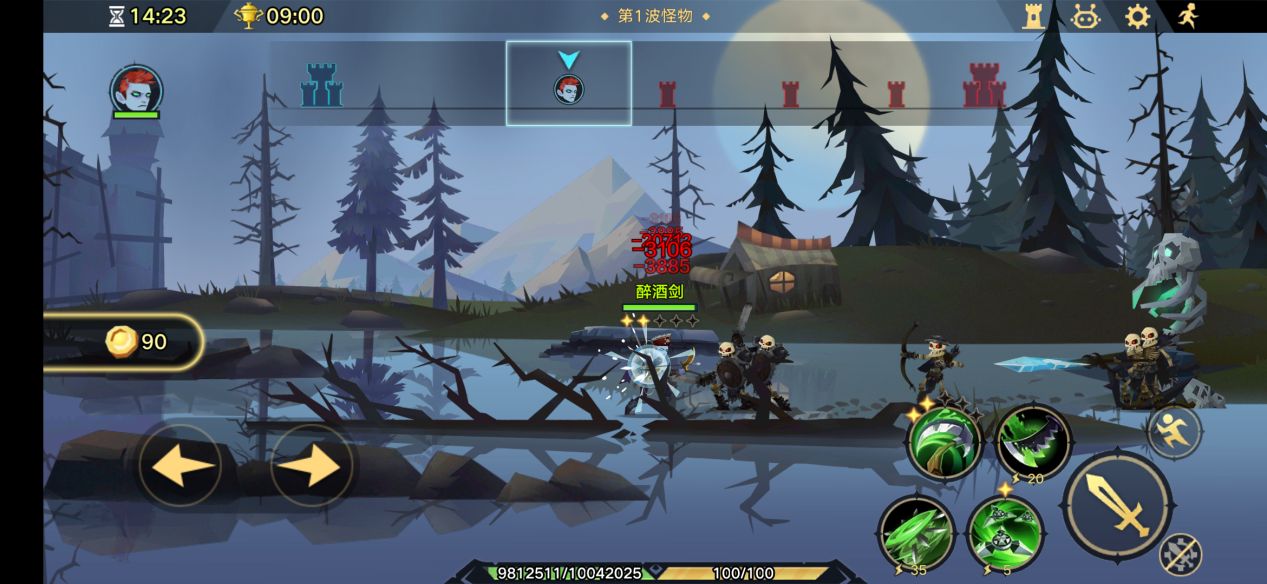Toggle the robot auto-battle icon
Viewport: 1267px width, 584px height.
click(1086, 16)
